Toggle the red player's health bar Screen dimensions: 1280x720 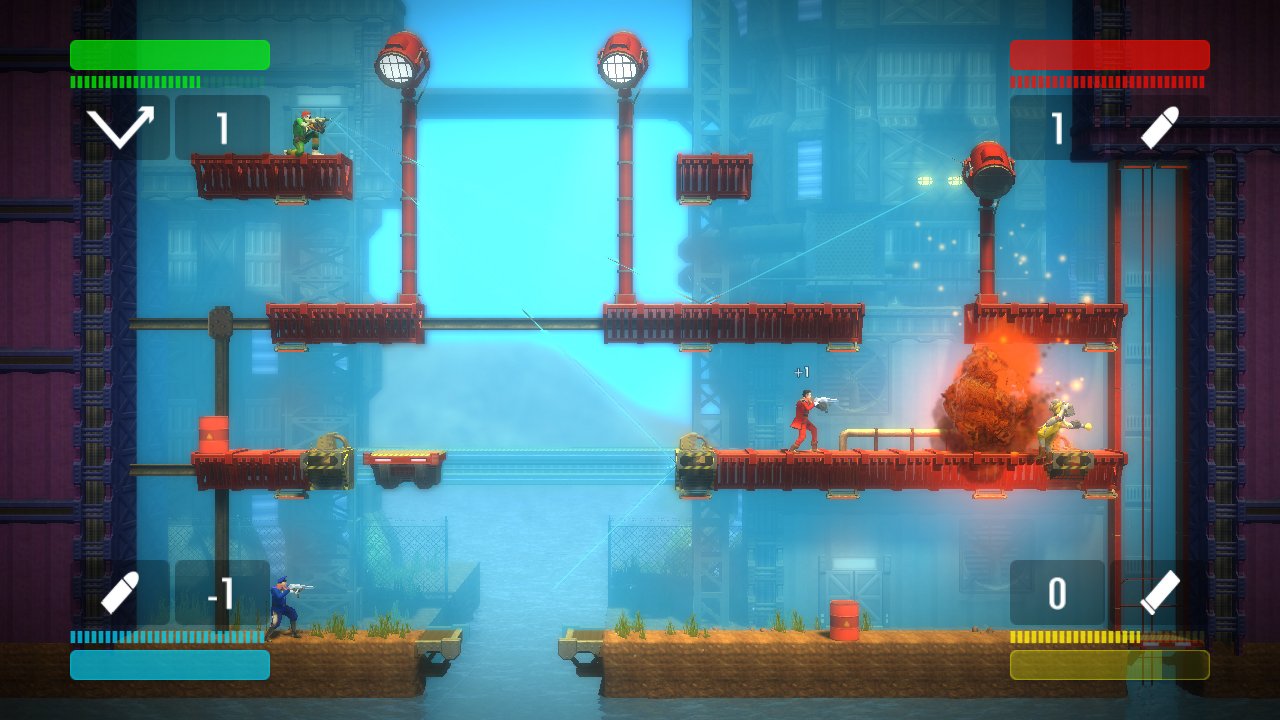pos(1110,55)
